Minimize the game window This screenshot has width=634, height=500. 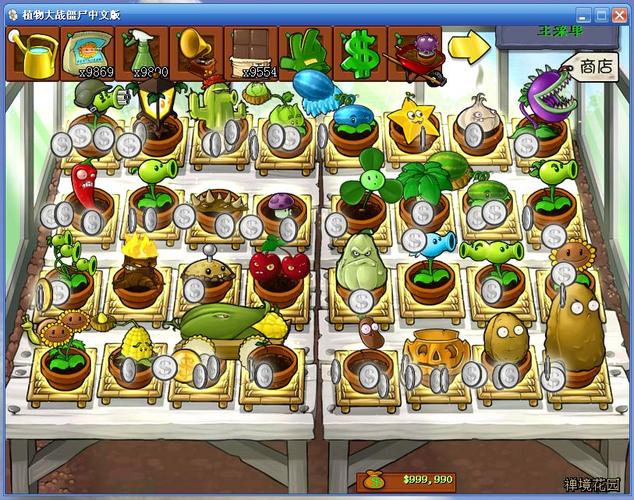tap(584, 14)
